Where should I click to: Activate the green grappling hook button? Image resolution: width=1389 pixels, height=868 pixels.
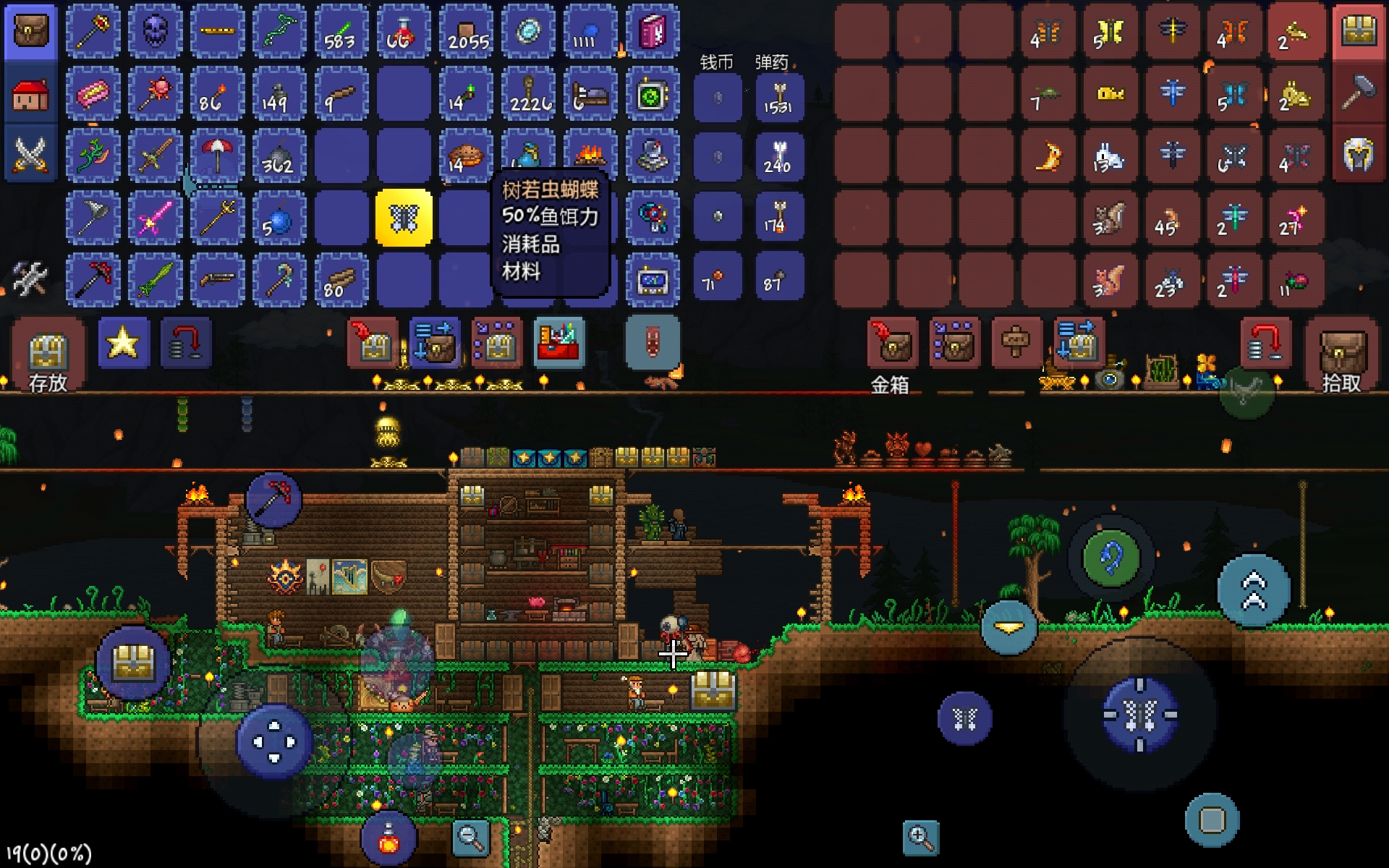1110,558
